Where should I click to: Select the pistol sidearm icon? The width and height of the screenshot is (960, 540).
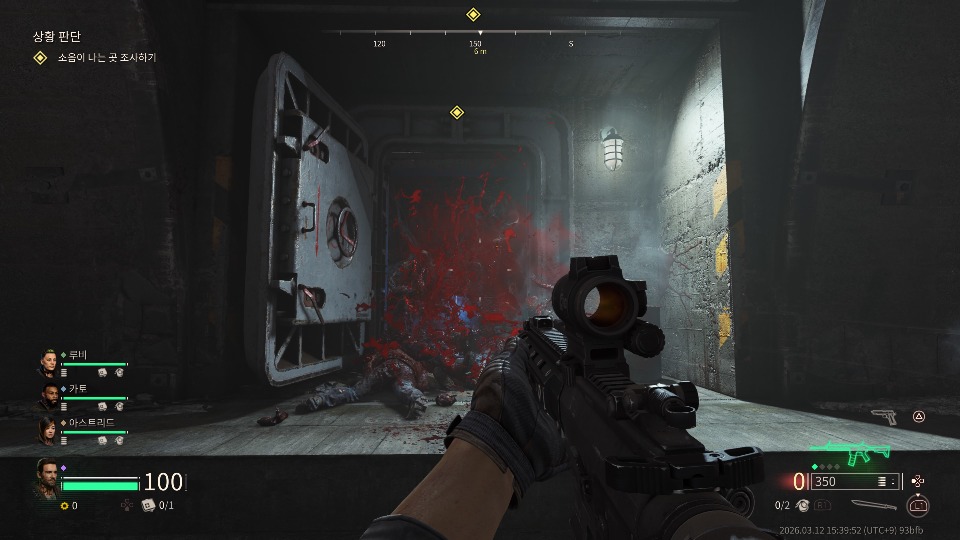[x=883, y=416]
